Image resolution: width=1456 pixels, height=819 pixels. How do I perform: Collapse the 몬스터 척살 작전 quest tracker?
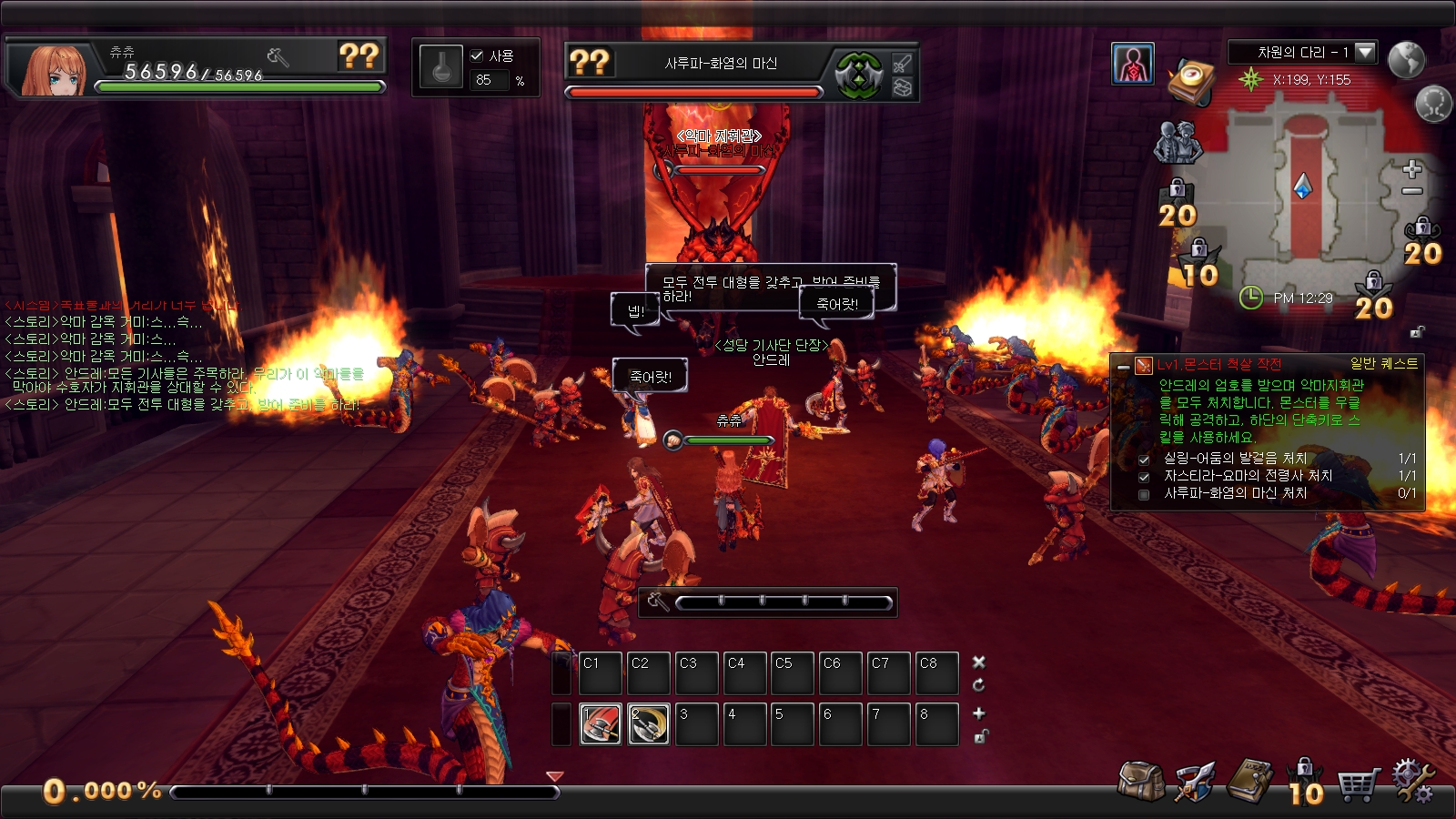click(1124, 366)
